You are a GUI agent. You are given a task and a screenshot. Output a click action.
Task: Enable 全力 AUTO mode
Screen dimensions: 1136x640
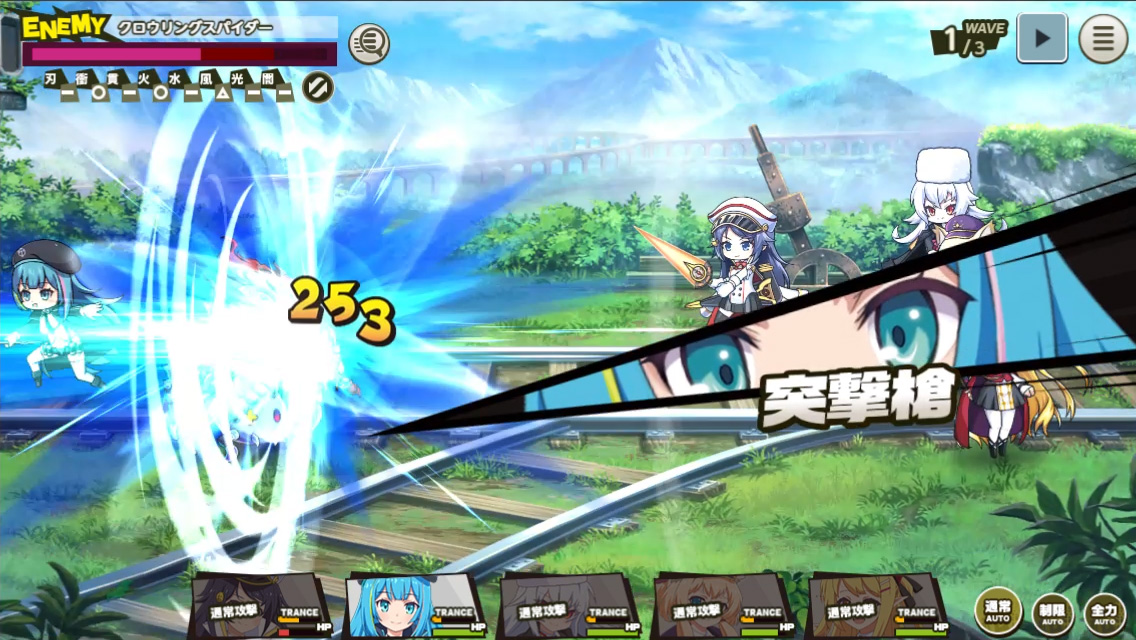coord(1106,611)
